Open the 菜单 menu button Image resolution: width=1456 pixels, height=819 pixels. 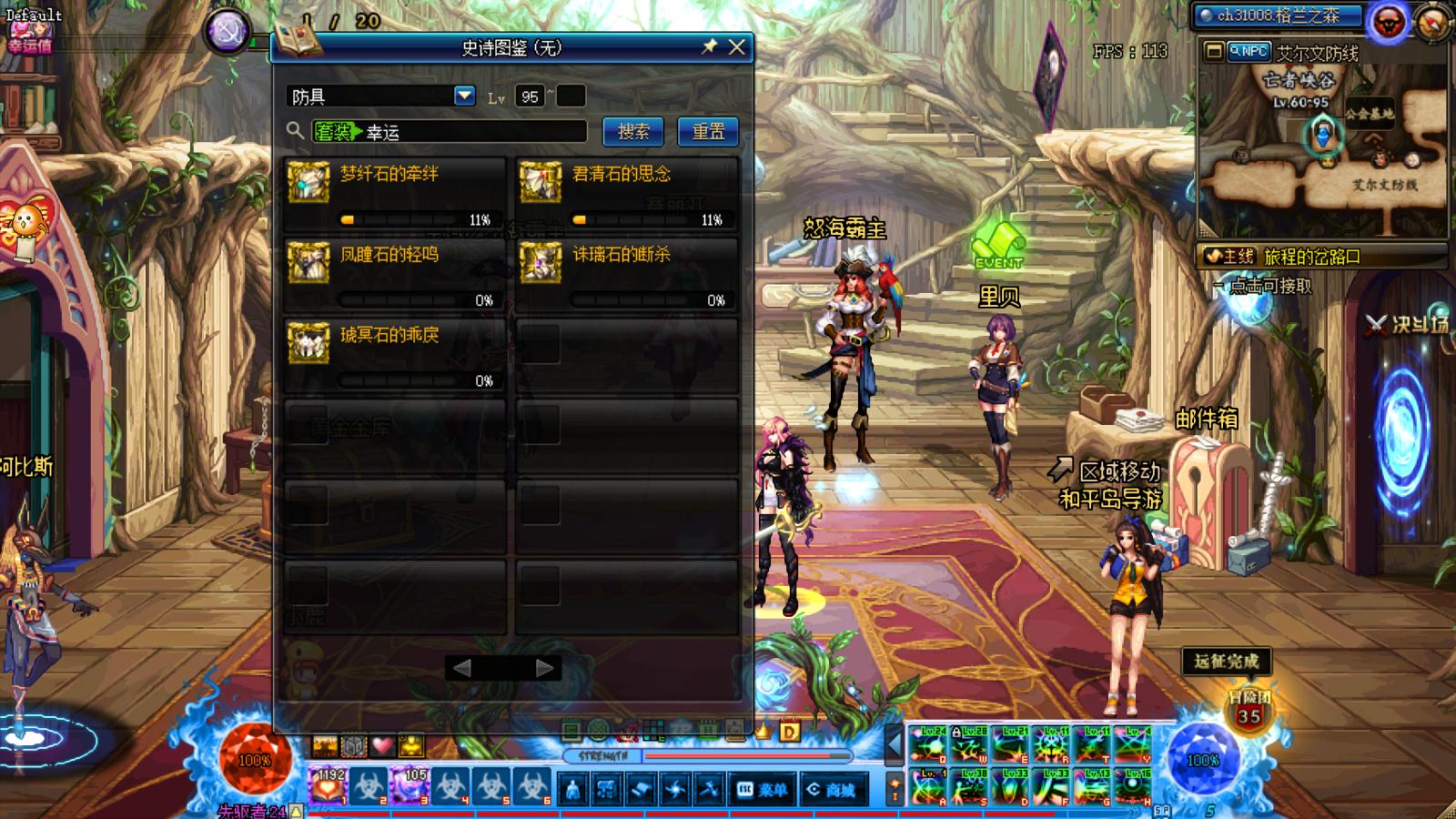[763, 790]
